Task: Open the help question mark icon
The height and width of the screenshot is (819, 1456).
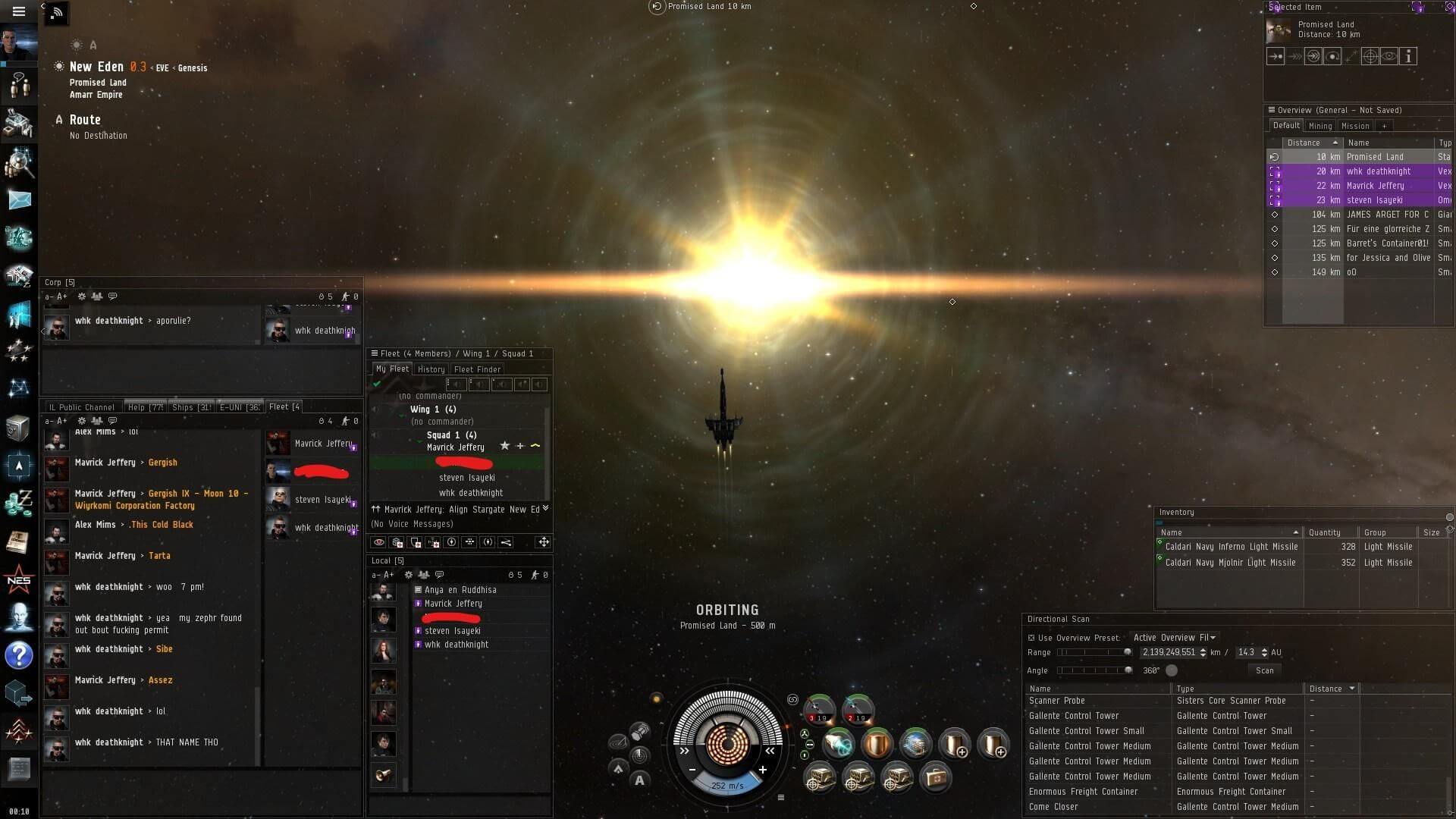Action: tap(19, 654)
